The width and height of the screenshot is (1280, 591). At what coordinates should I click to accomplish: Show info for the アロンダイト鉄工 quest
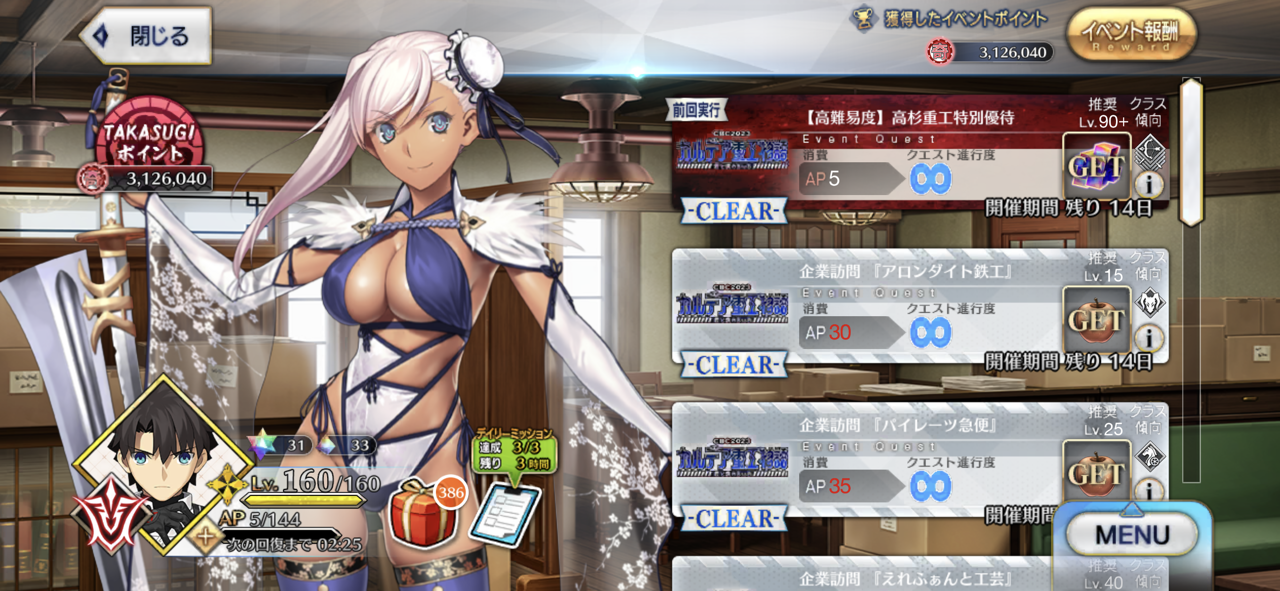pos(1150,337)
